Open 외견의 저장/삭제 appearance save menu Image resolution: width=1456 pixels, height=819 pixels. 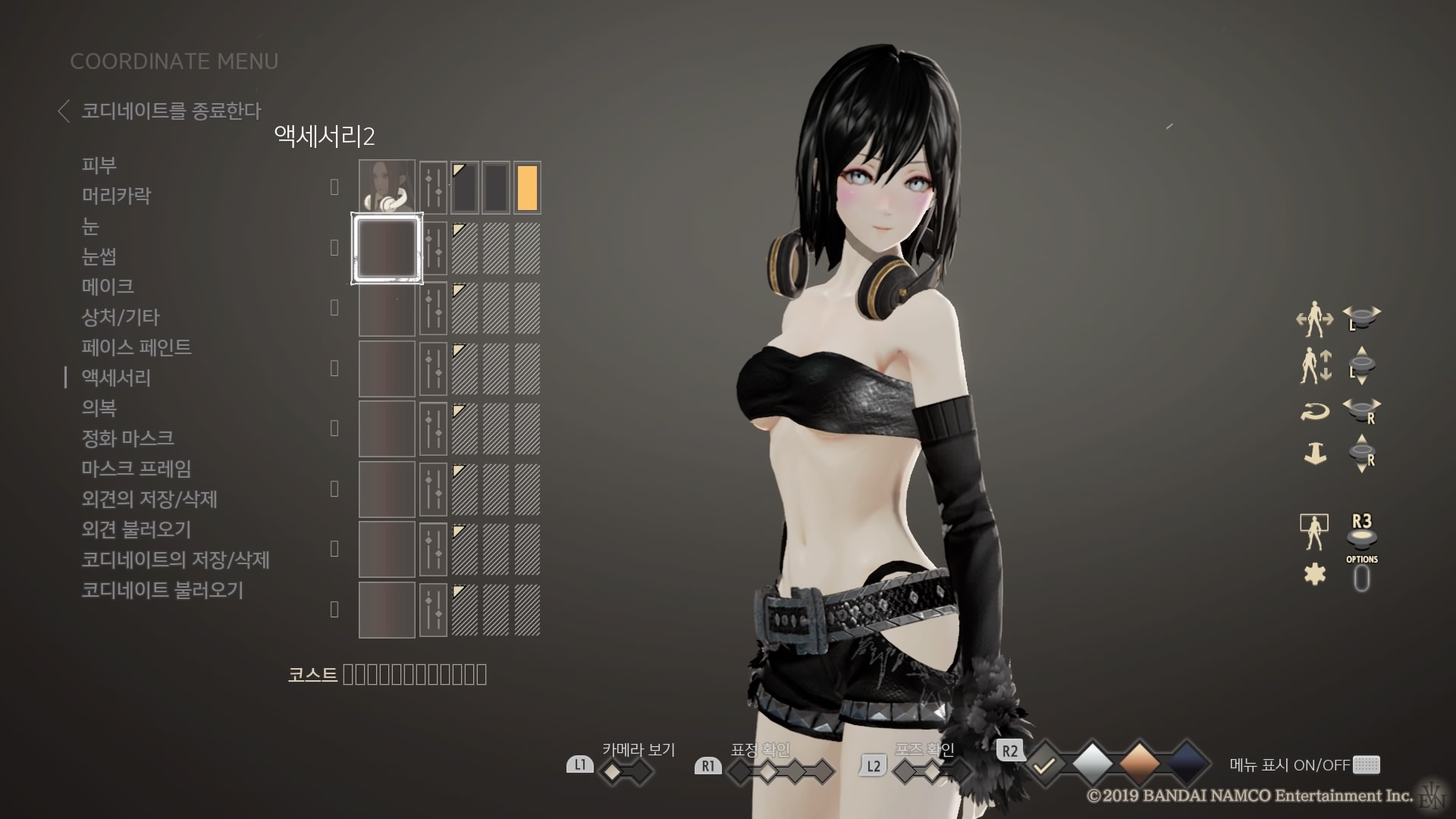tap(149, 499)
